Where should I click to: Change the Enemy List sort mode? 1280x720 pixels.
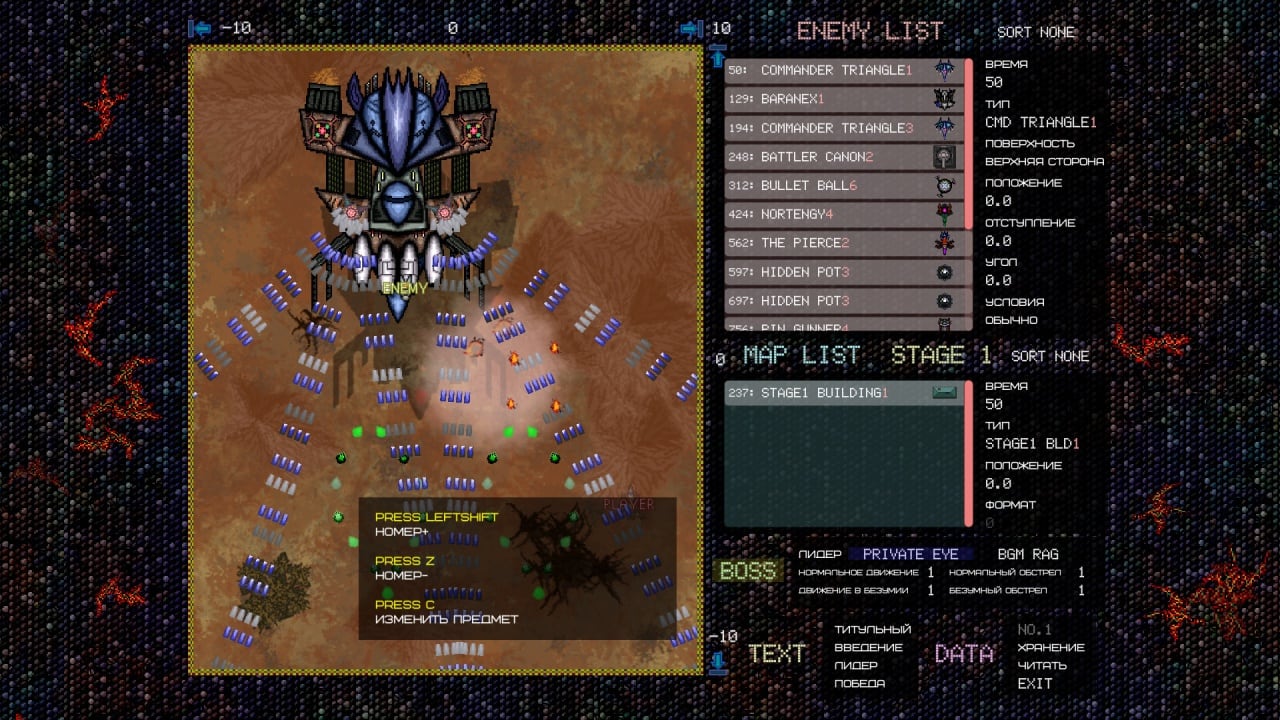tap(1036, 32)
